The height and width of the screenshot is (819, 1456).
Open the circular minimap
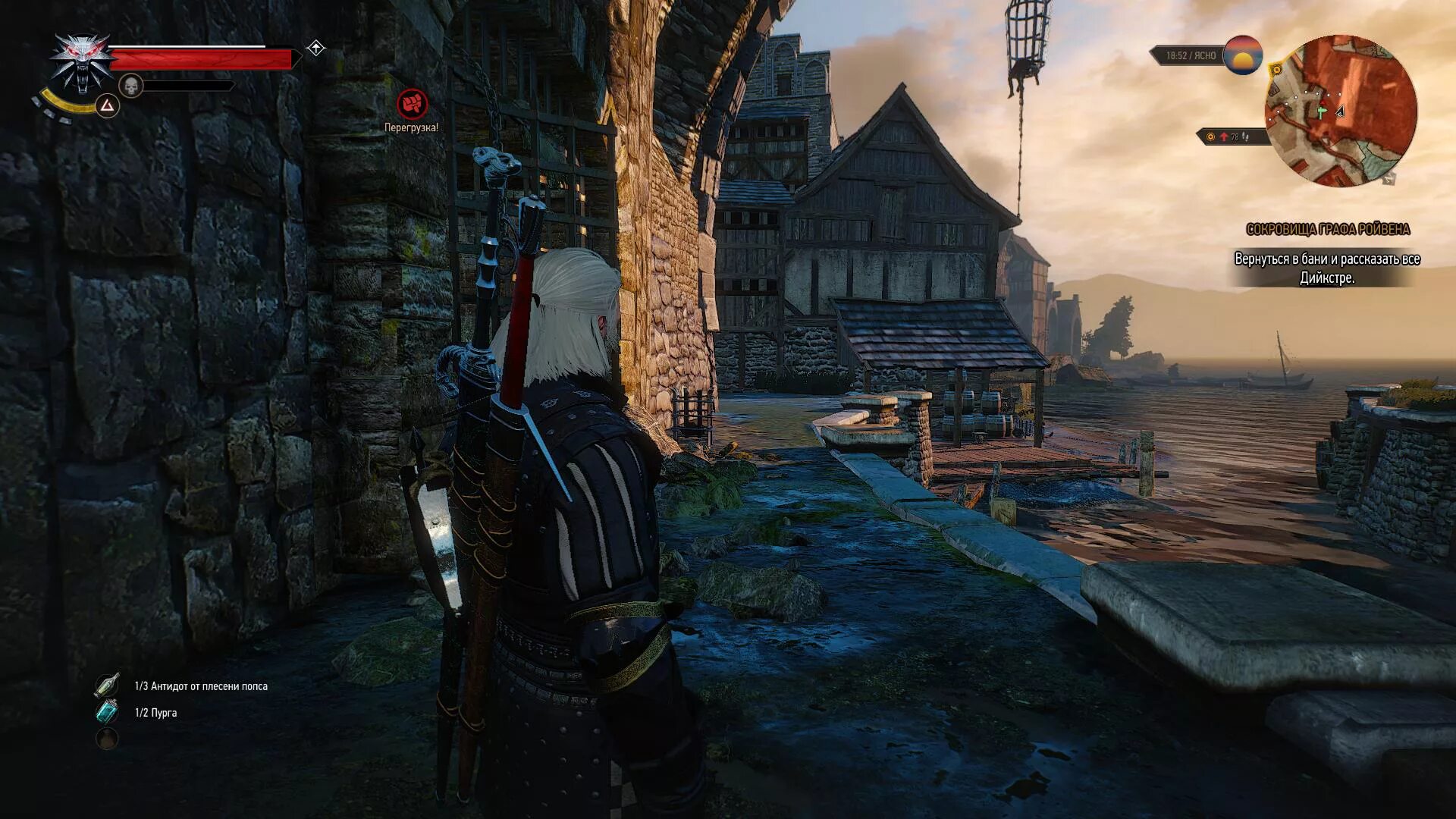[x=1340, y=111]
